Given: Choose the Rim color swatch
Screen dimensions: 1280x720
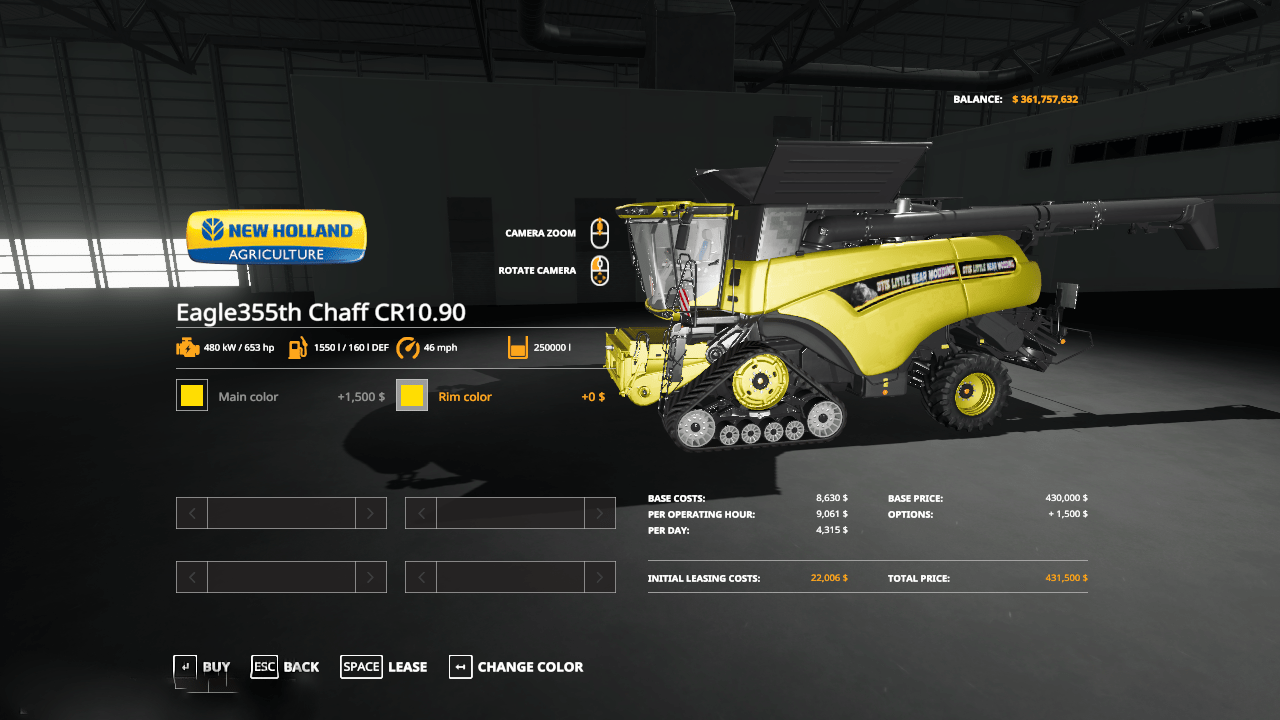Looking at the screenshot, I should [412, 396].
